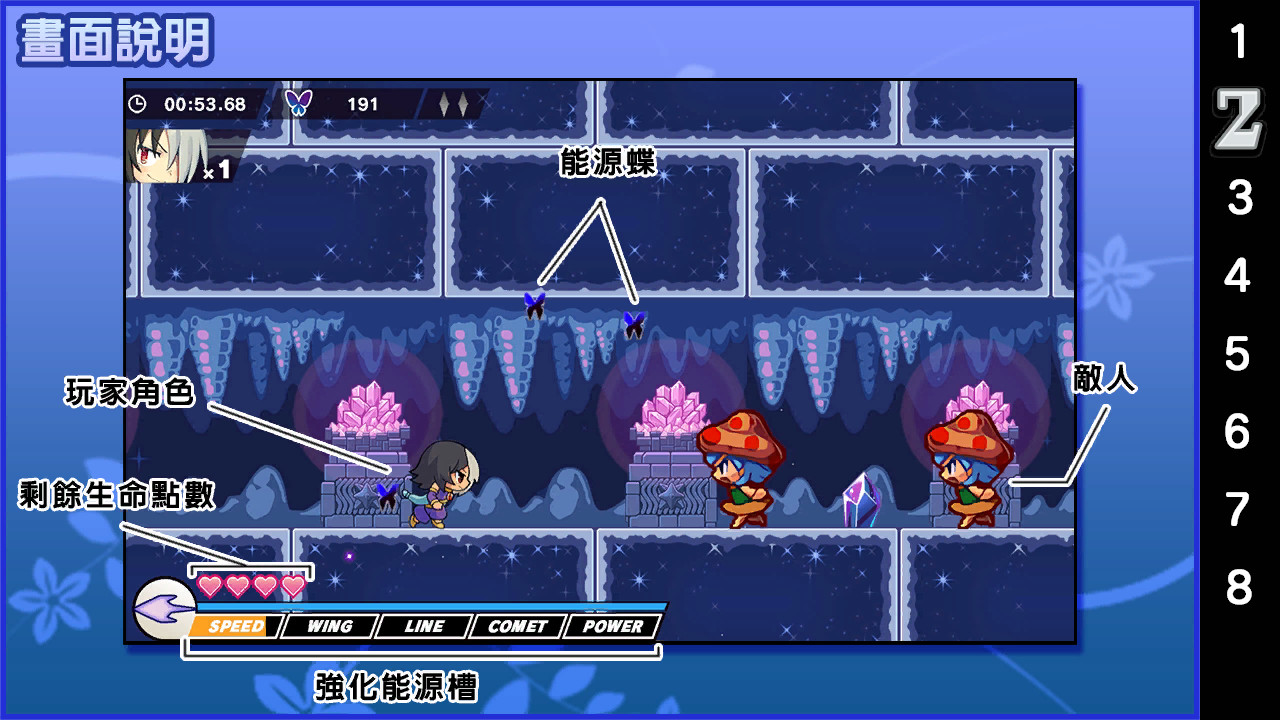Switch to page 4 of the manual

tap(1239, 277)
